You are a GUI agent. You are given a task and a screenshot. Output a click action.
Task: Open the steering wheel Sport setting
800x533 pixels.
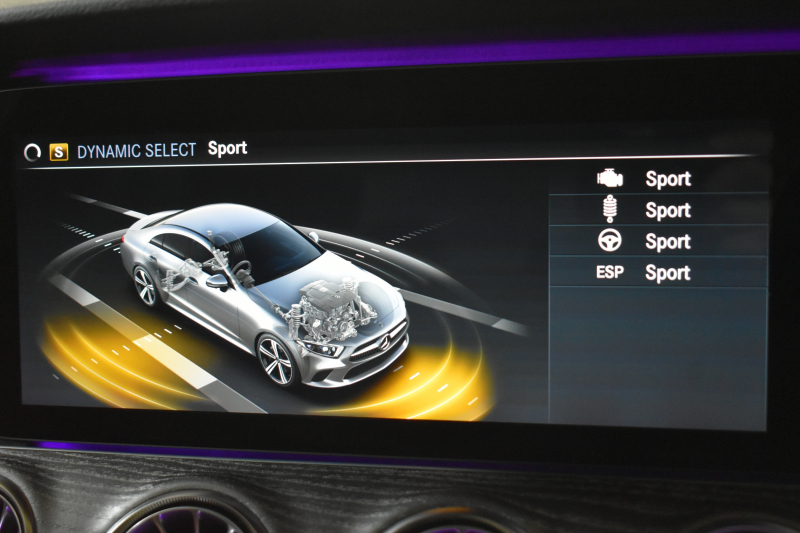tap(657, 241)
